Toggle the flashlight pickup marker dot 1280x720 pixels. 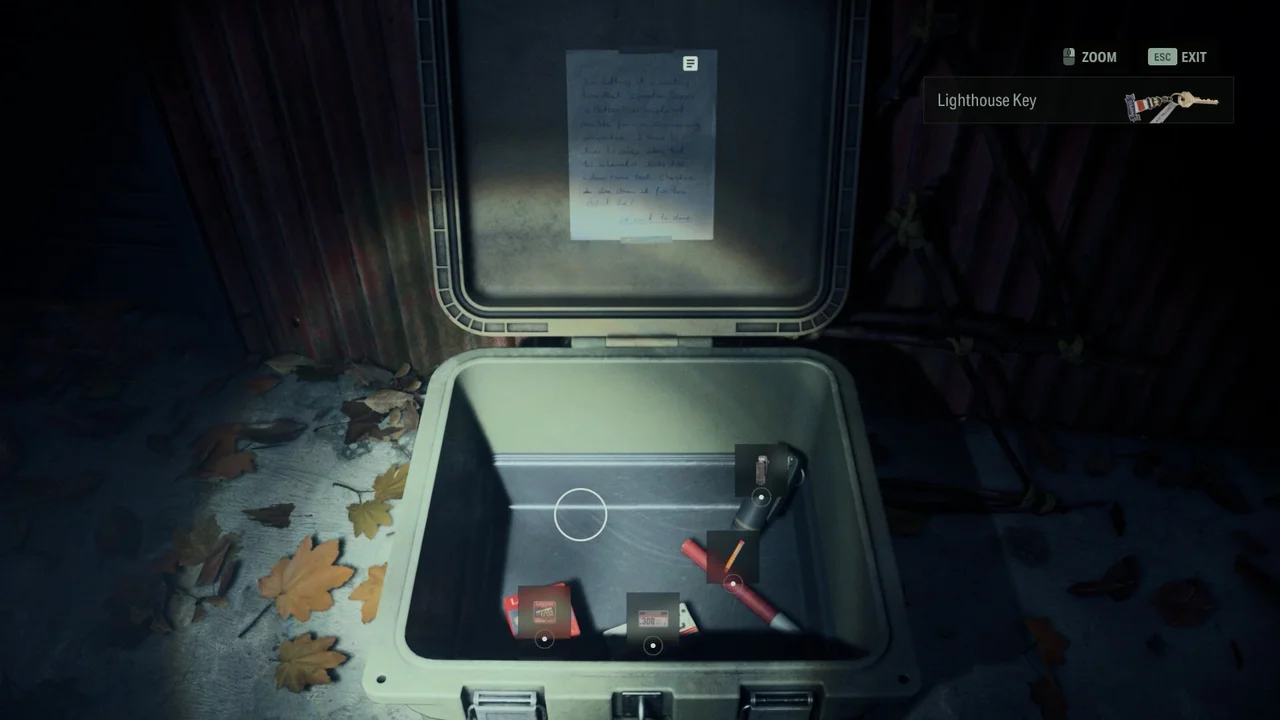click(x=763, y=497)
